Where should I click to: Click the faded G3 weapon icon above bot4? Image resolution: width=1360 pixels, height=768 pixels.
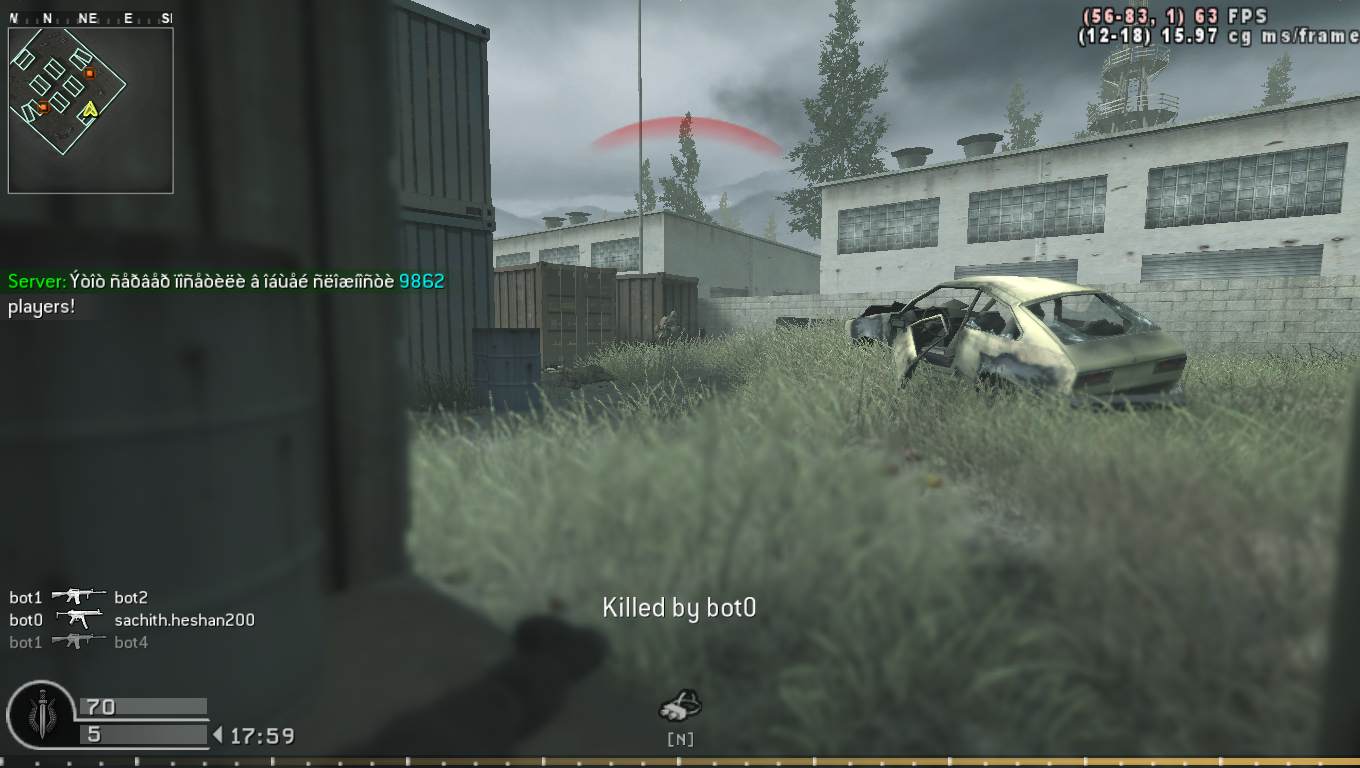pos(78,640)
